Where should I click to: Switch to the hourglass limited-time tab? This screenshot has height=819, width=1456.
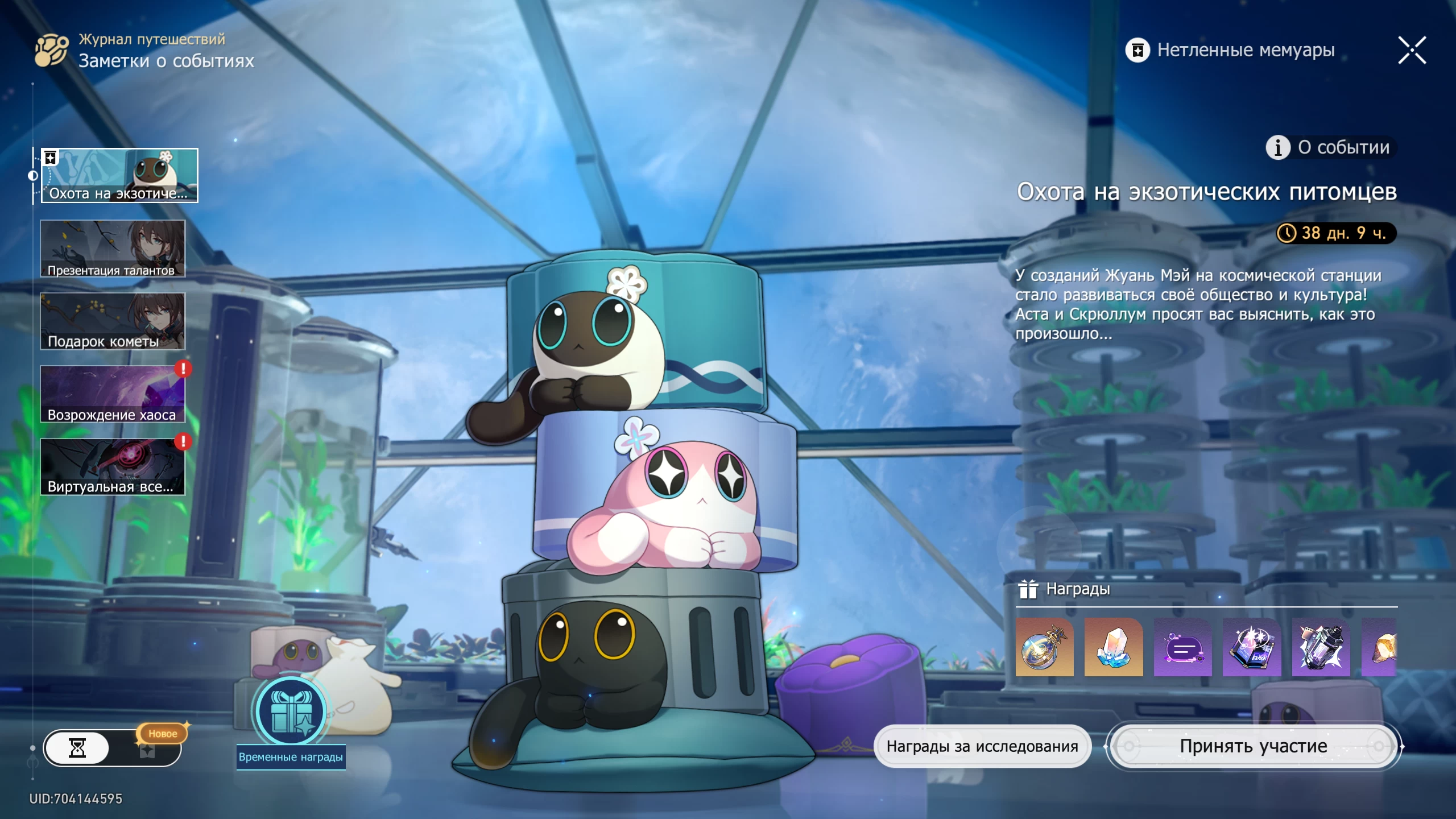pyautogui.click(x=77, y=748)
